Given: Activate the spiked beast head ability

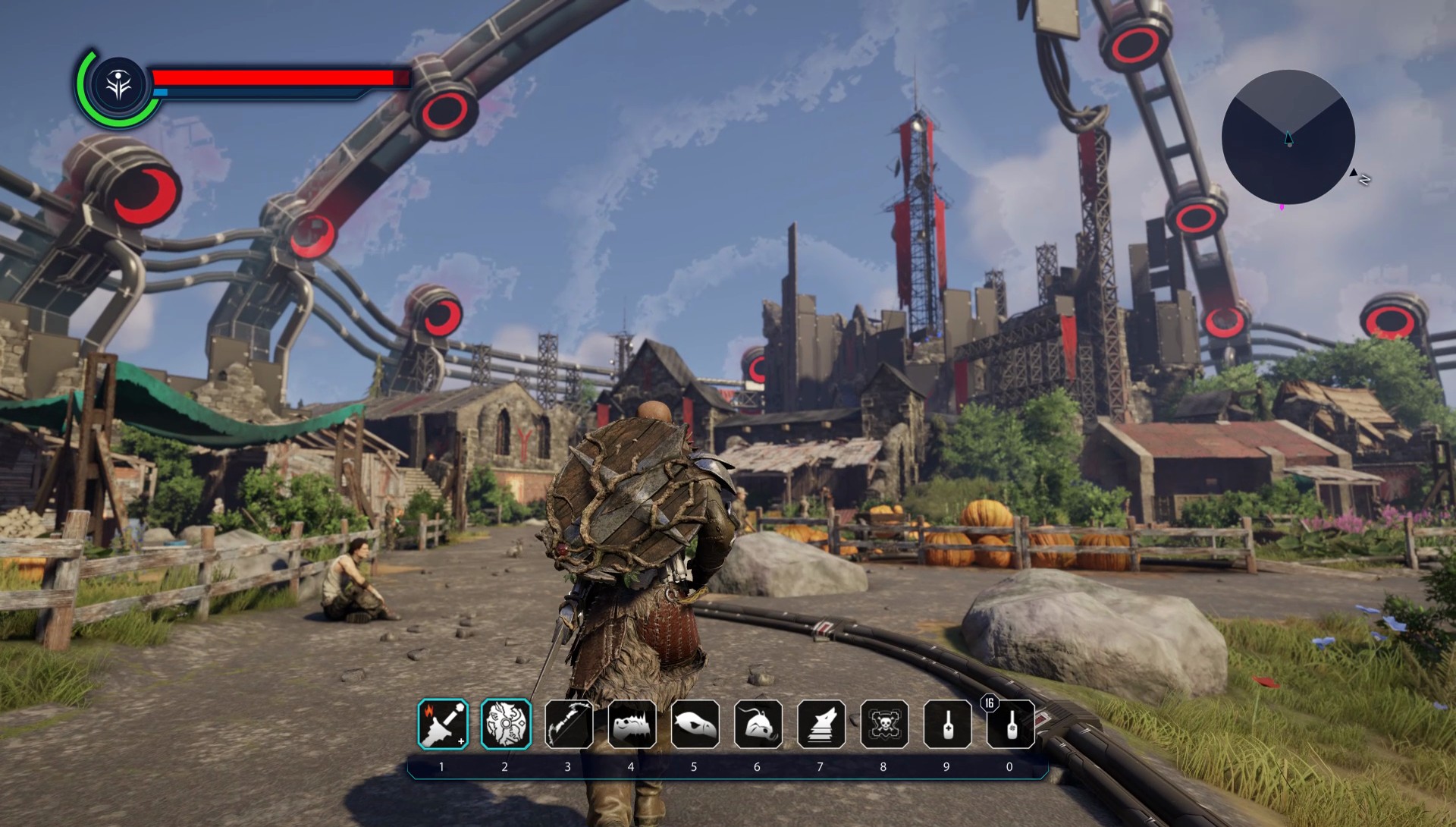Looking at the screenshot, I should coord(632,724).
